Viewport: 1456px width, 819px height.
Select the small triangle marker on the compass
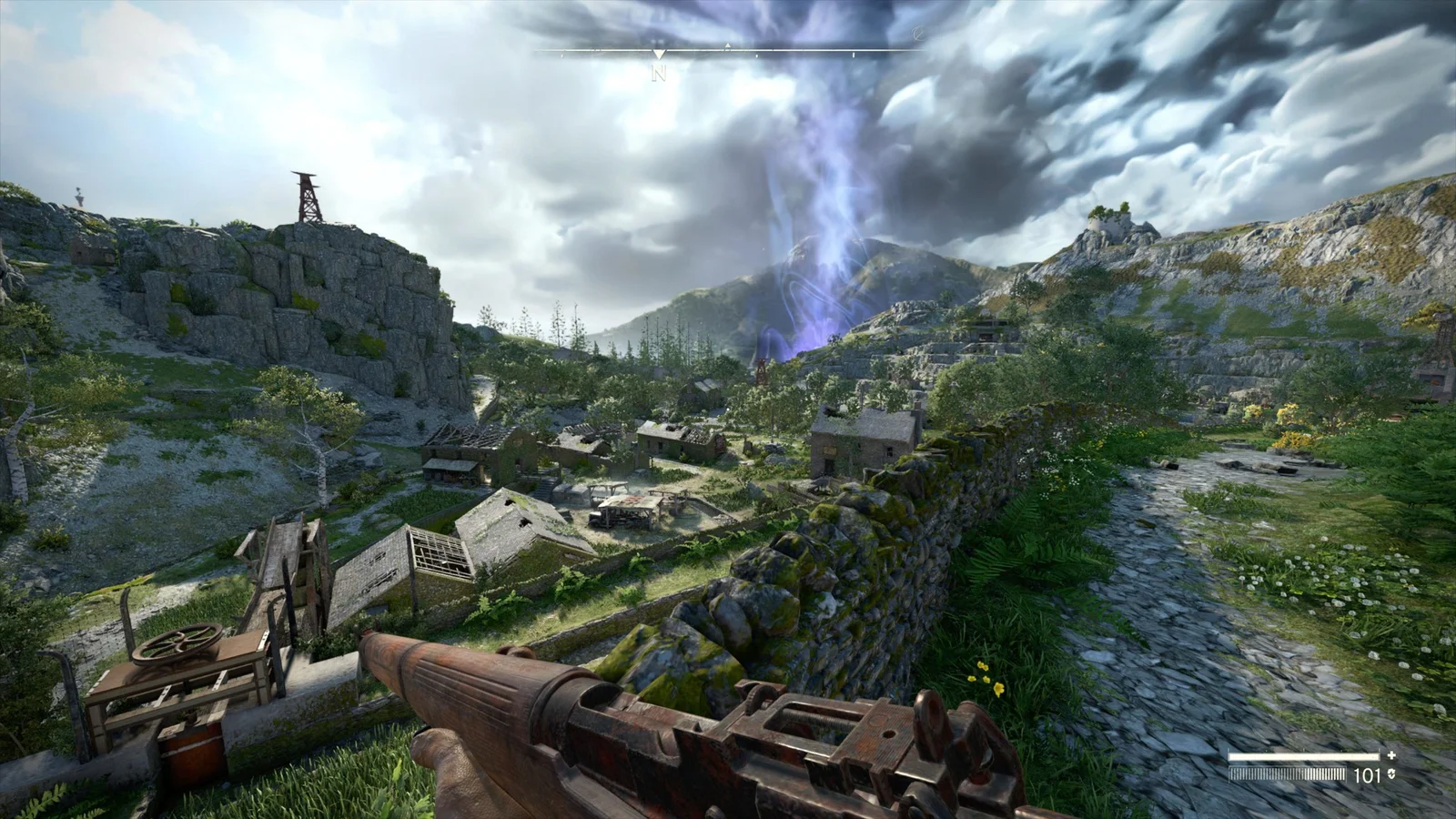pos(727,45)
